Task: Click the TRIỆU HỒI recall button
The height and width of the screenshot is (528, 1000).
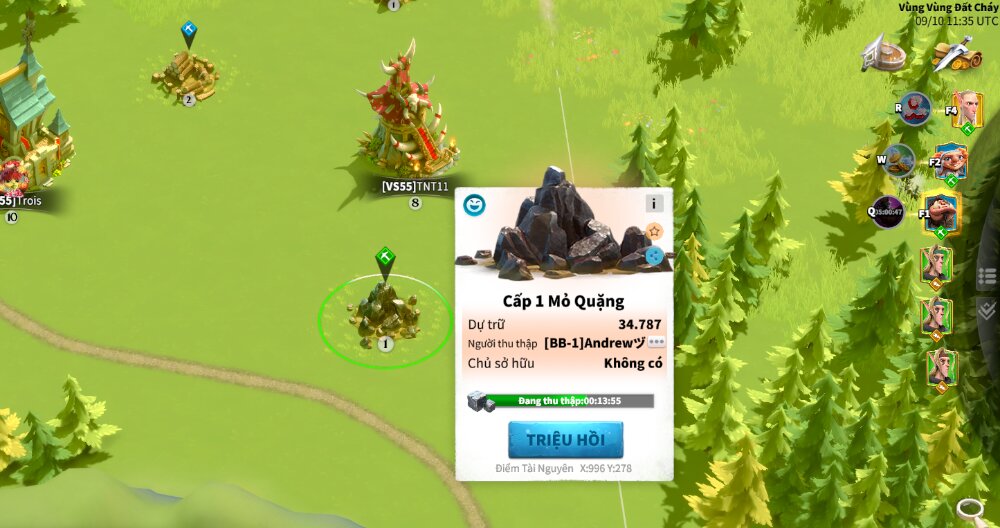Action: [565, 440]
